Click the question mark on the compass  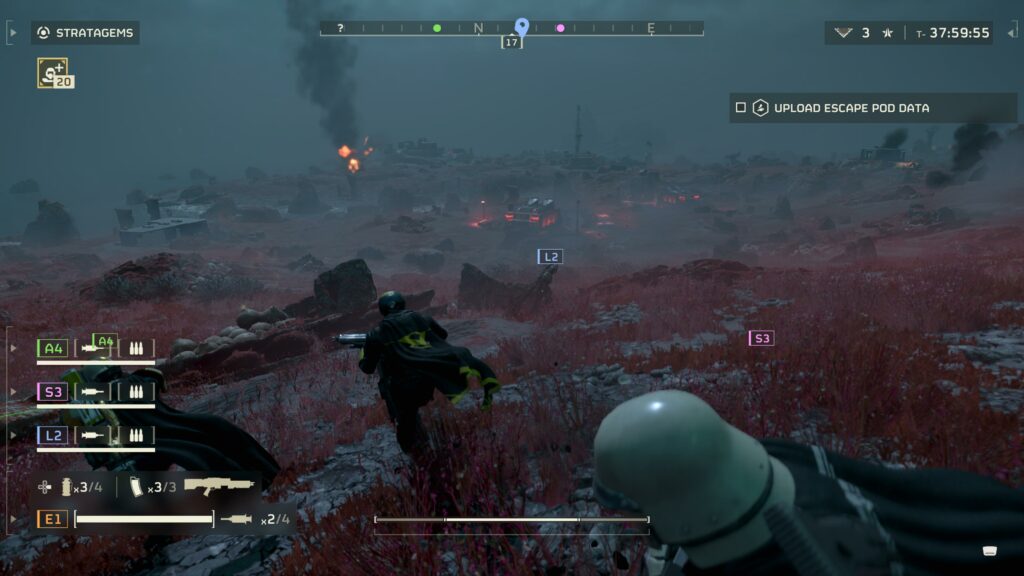(340, 28)
